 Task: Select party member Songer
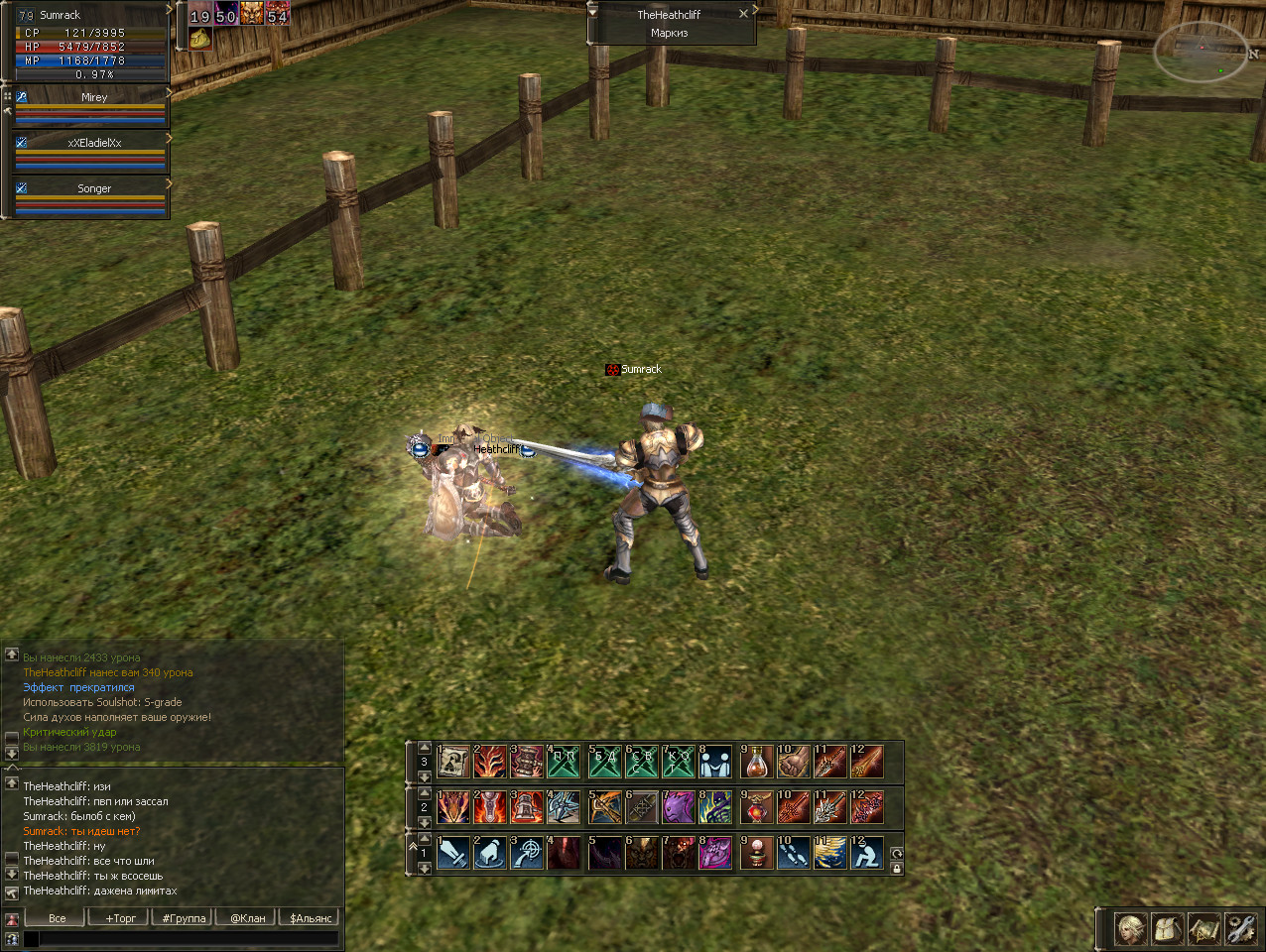click(93, 188)
